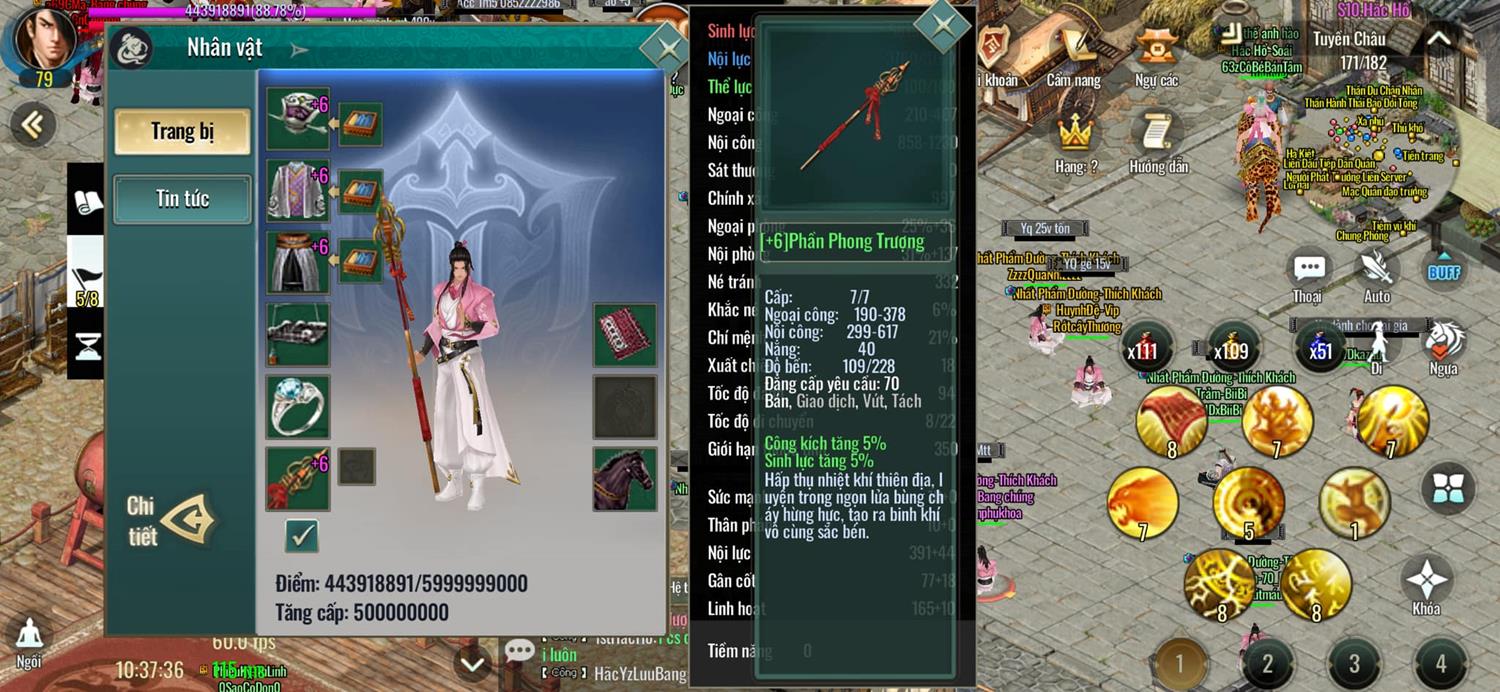Screen dimensions: 1500x692
Task: Mount up with the Ngựa button
Action: point(1442,346)
